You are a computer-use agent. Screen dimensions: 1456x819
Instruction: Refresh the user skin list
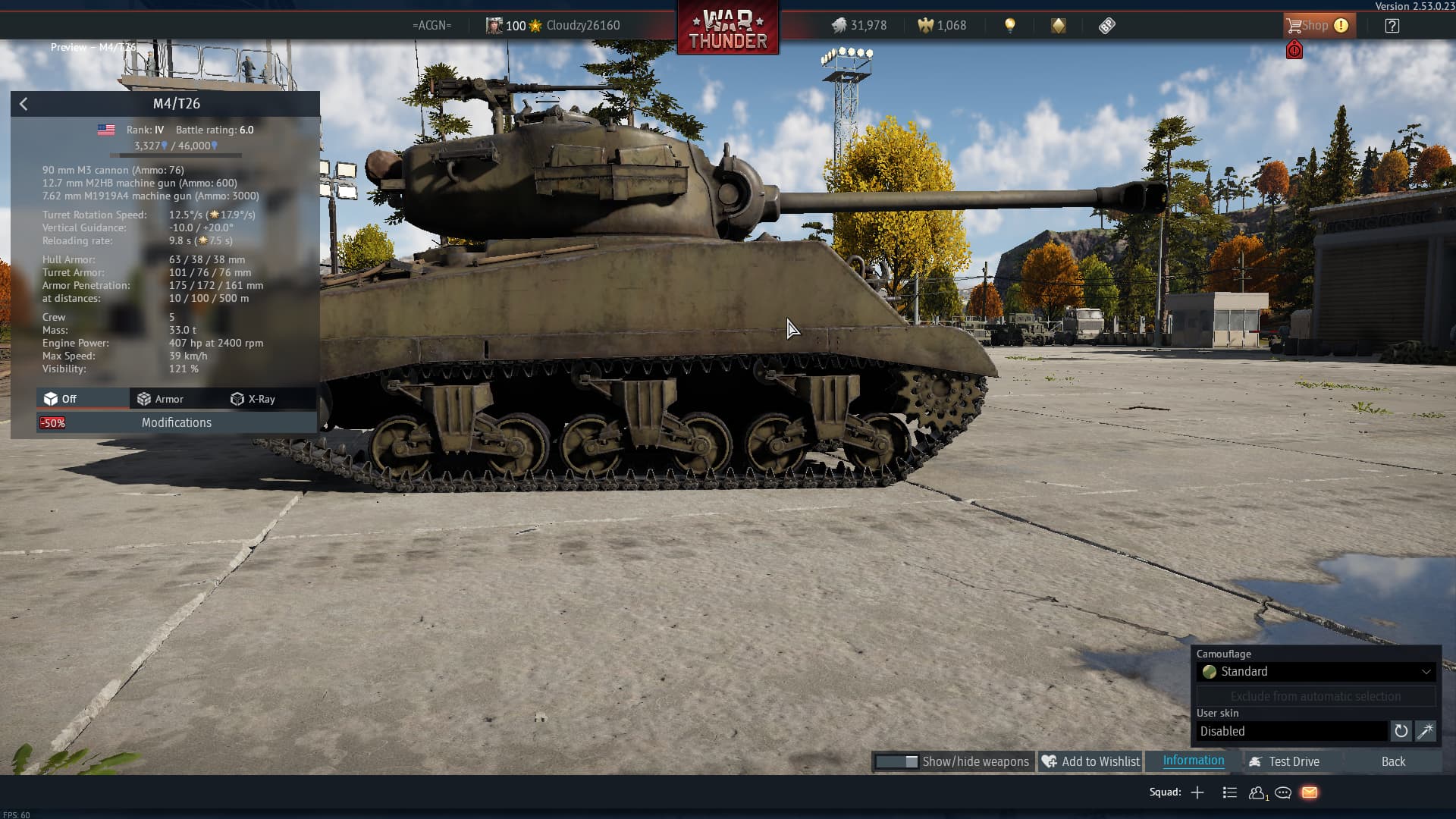[1401, 731]
